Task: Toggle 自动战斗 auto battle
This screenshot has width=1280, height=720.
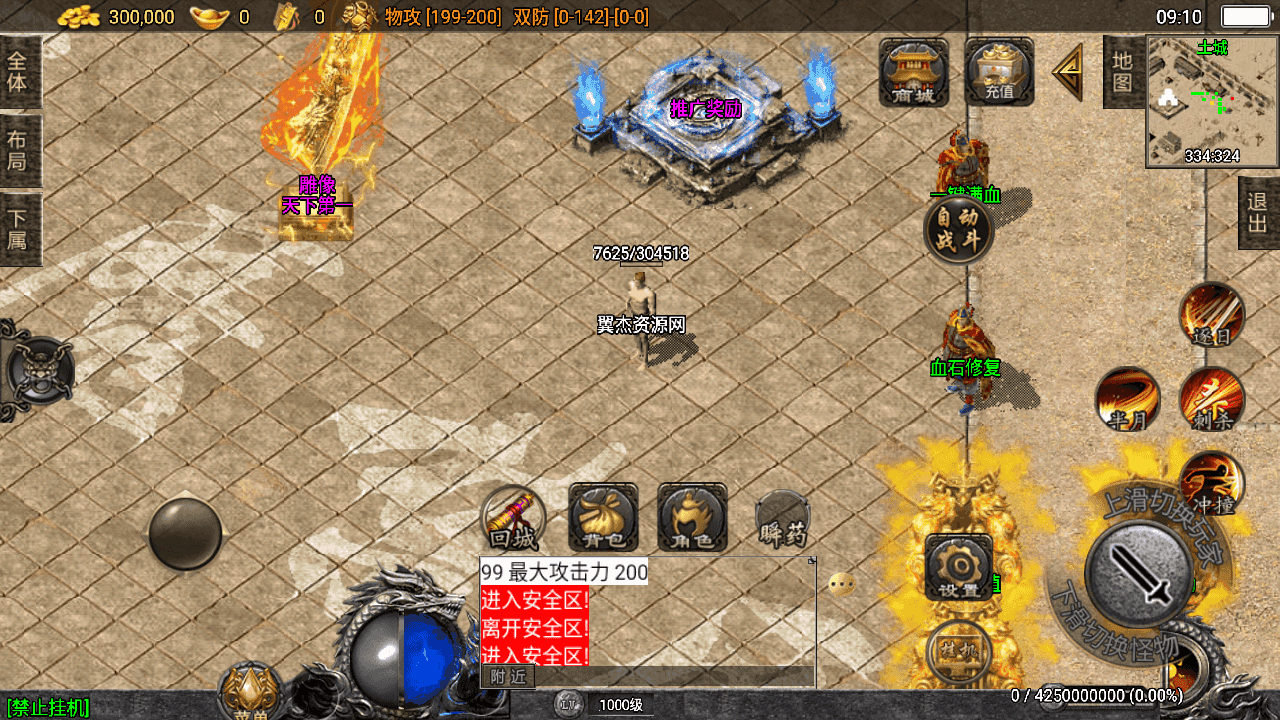Action: (958, 230)
